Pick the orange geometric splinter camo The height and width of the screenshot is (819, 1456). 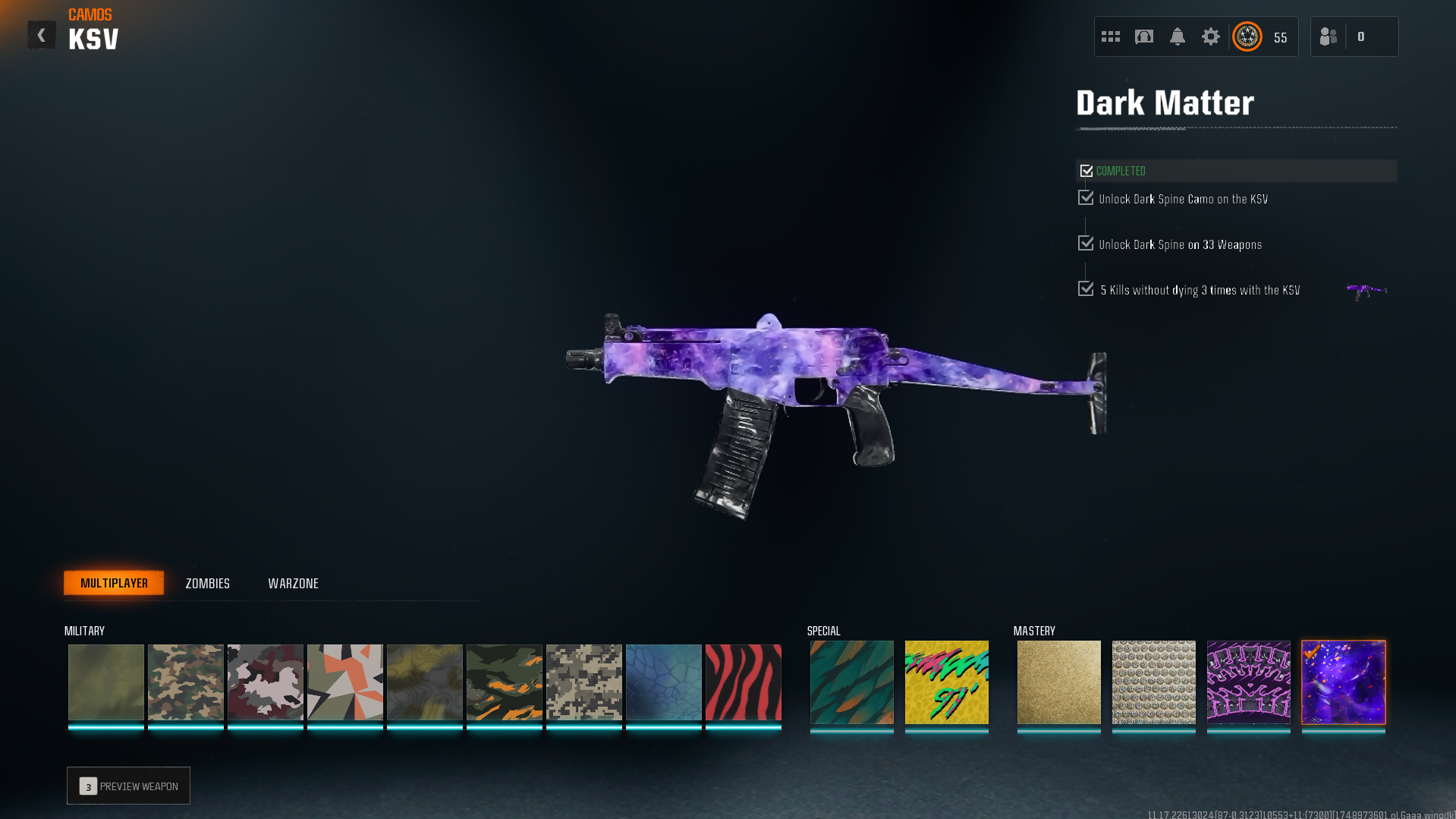[344, 682]
